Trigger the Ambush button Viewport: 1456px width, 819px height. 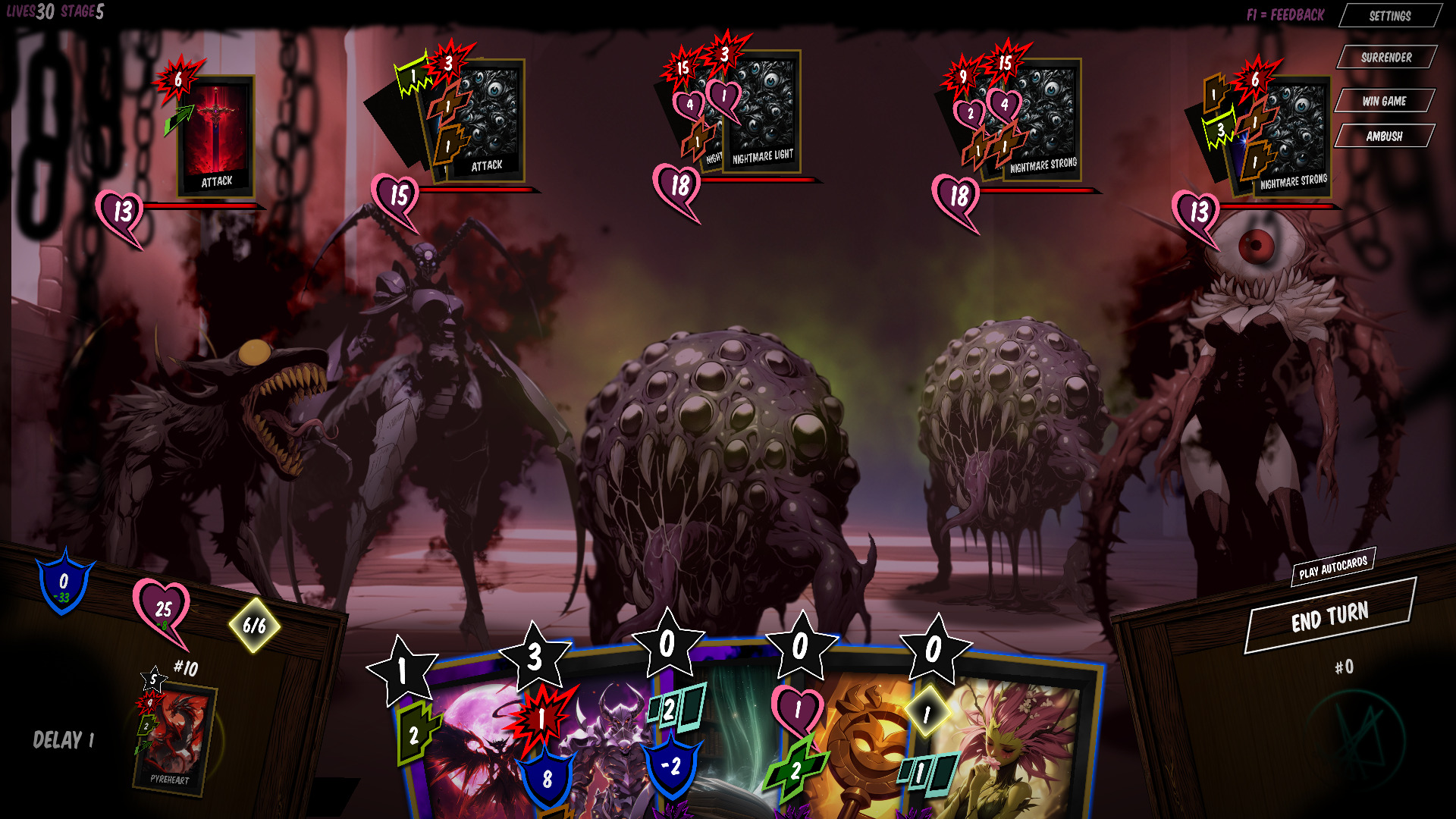(x=1384, y=136)
